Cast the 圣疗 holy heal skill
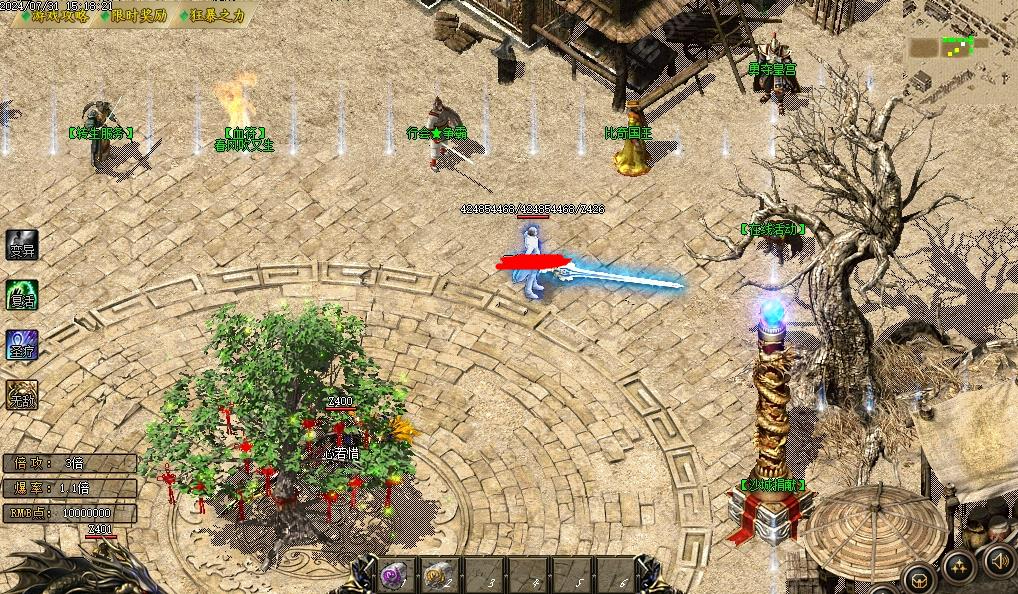1018x594 pixels. tap(22, 346)
